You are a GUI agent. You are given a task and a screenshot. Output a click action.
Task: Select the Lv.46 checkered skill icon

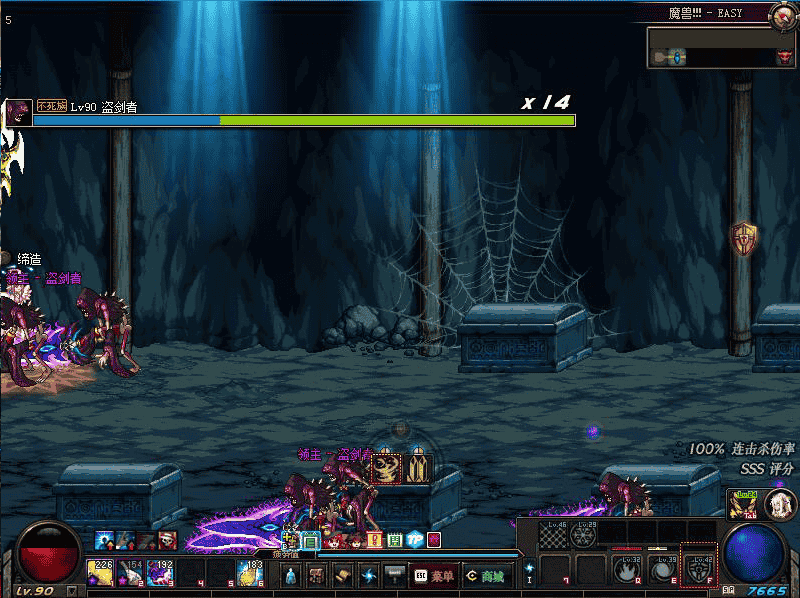(553, 536)
